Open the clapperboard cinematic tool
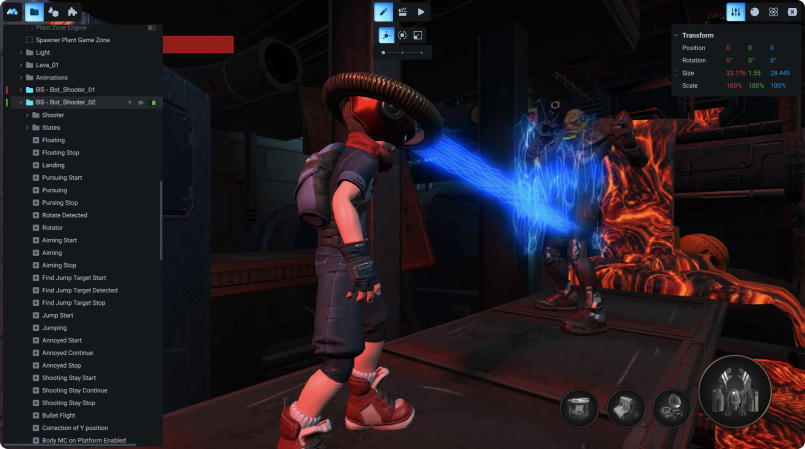Image resolution: width=805 pixels, height=449 pixels. point(402,12)
